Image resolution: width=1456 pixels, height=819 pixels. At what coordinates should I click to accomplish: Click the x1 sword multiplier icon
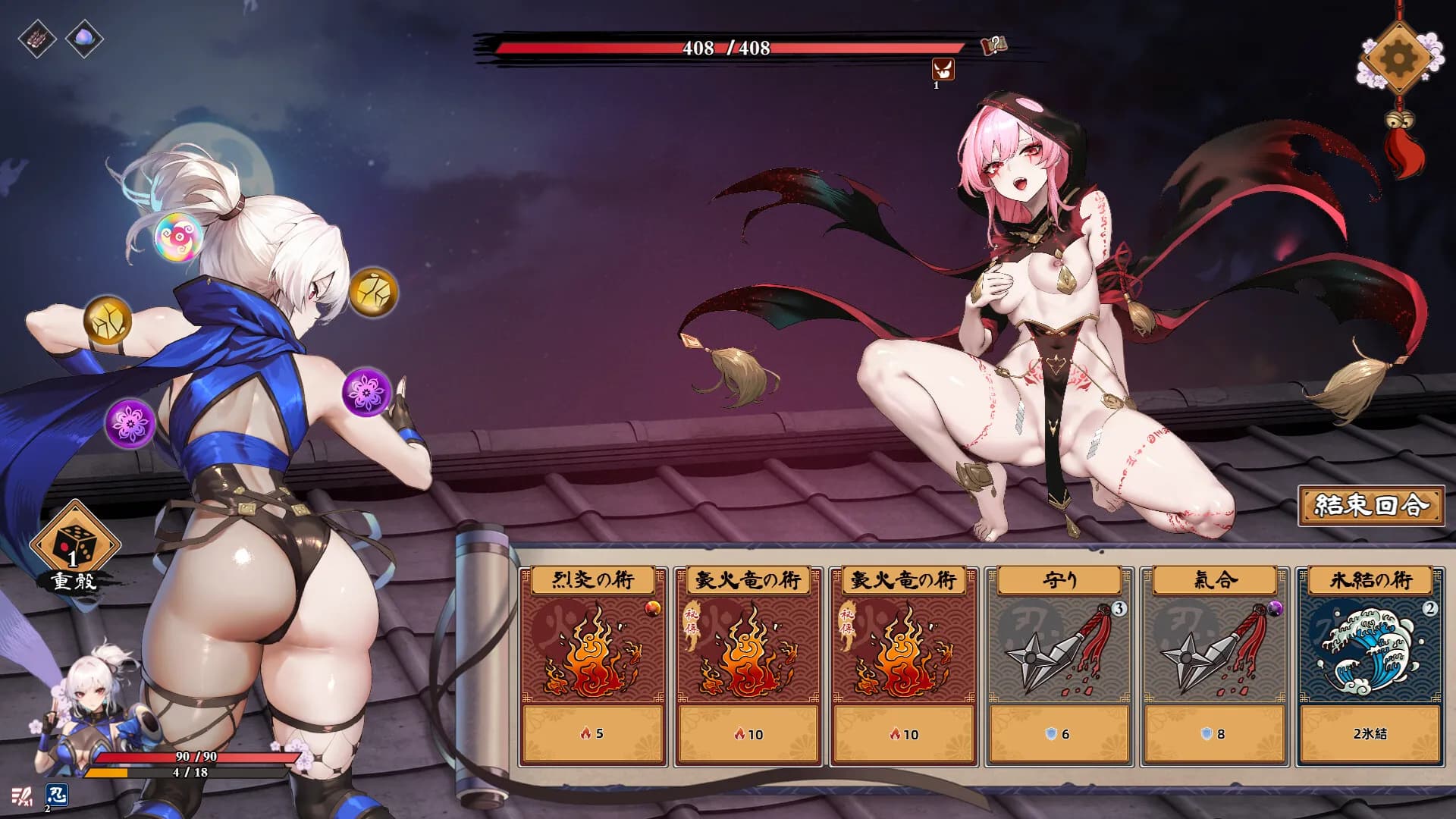23,795
